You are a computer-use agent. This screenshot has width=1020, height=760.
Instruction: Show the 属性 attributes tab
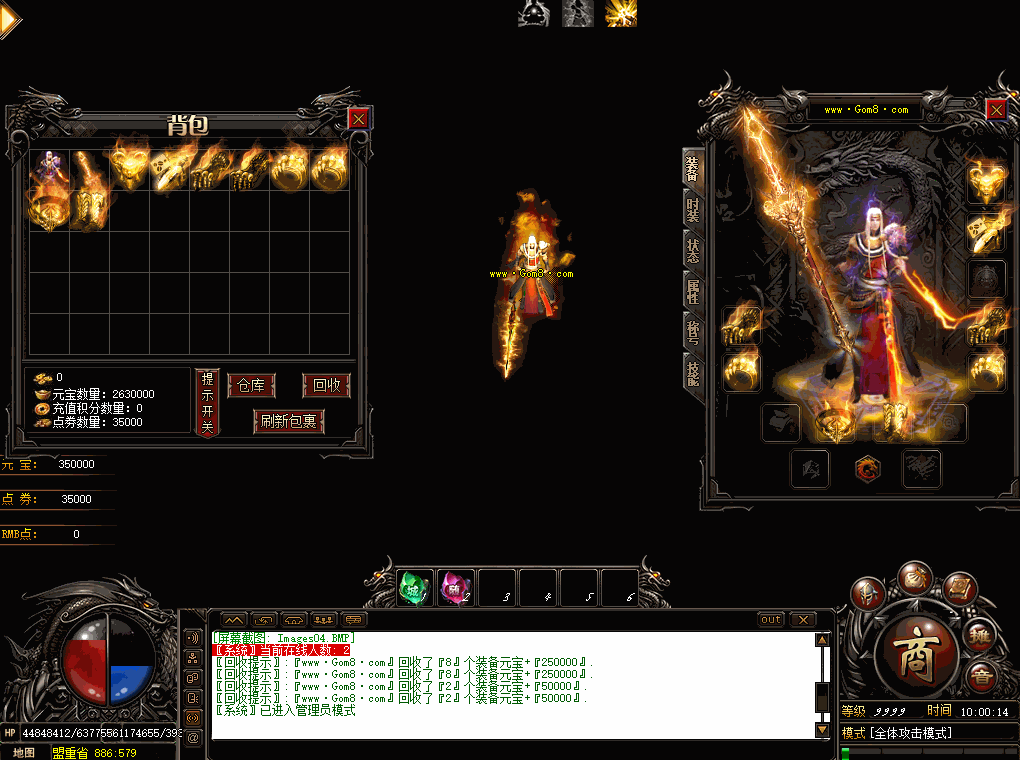click(693, 291)
